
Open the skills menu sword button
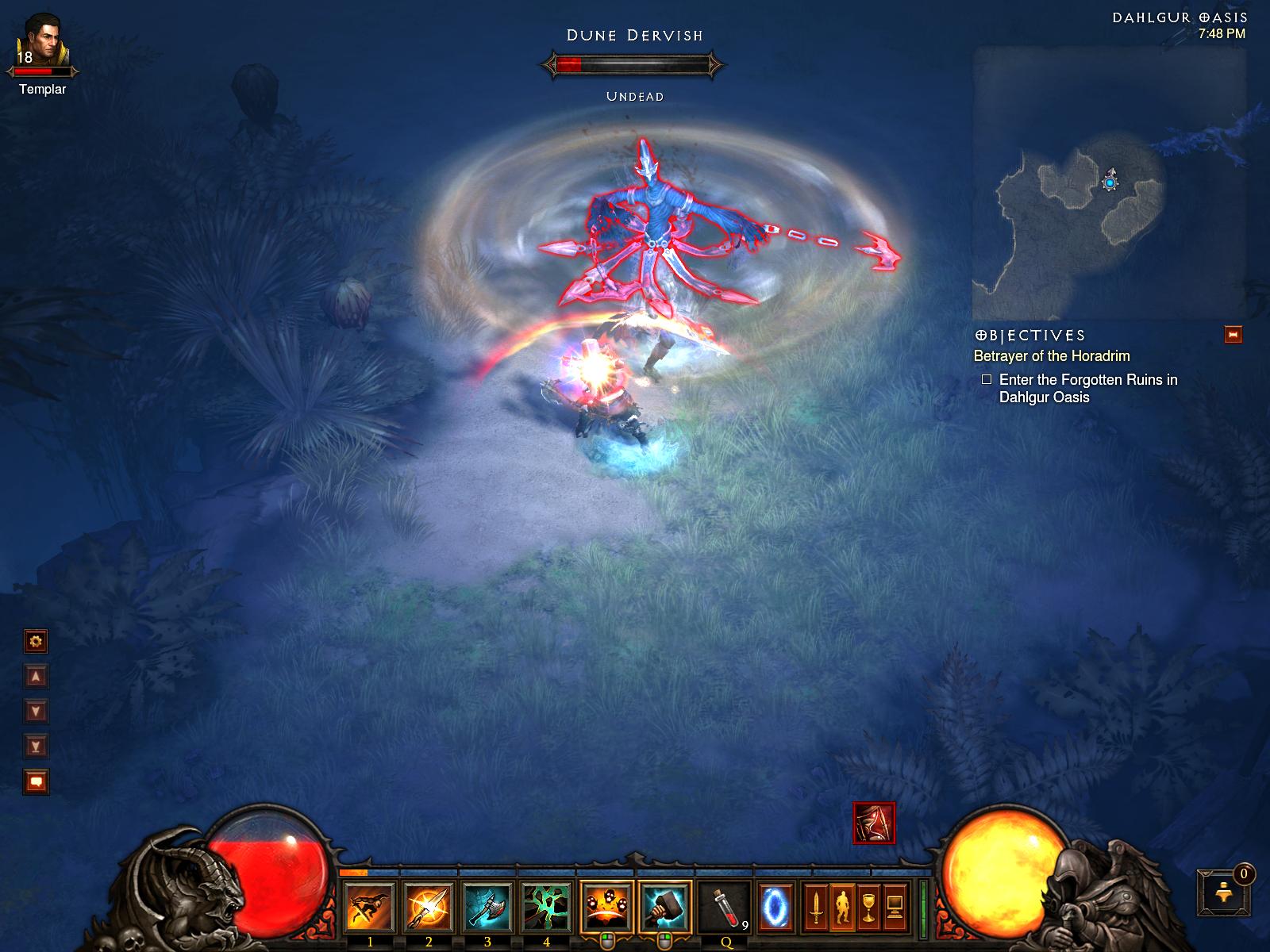[815, 907]
